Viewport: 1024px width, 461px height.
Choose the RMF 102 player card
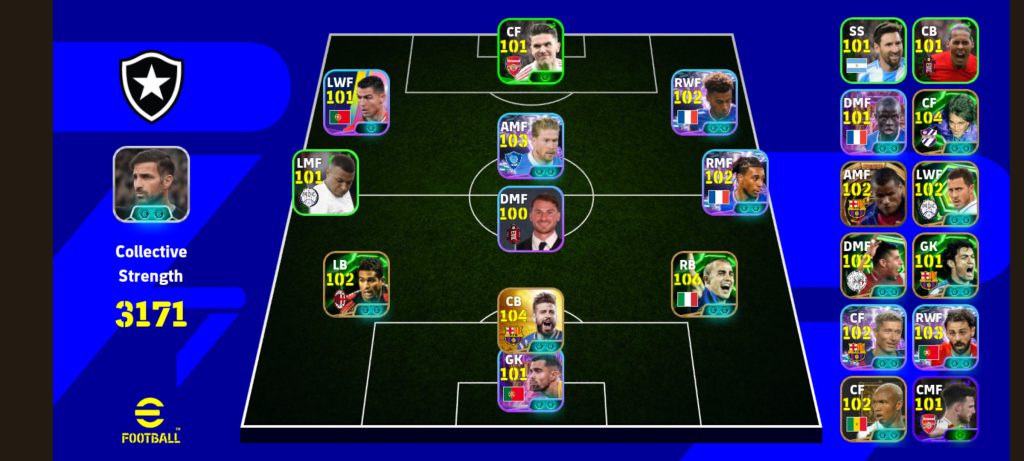pyautogui.click(x=735, y=183)
